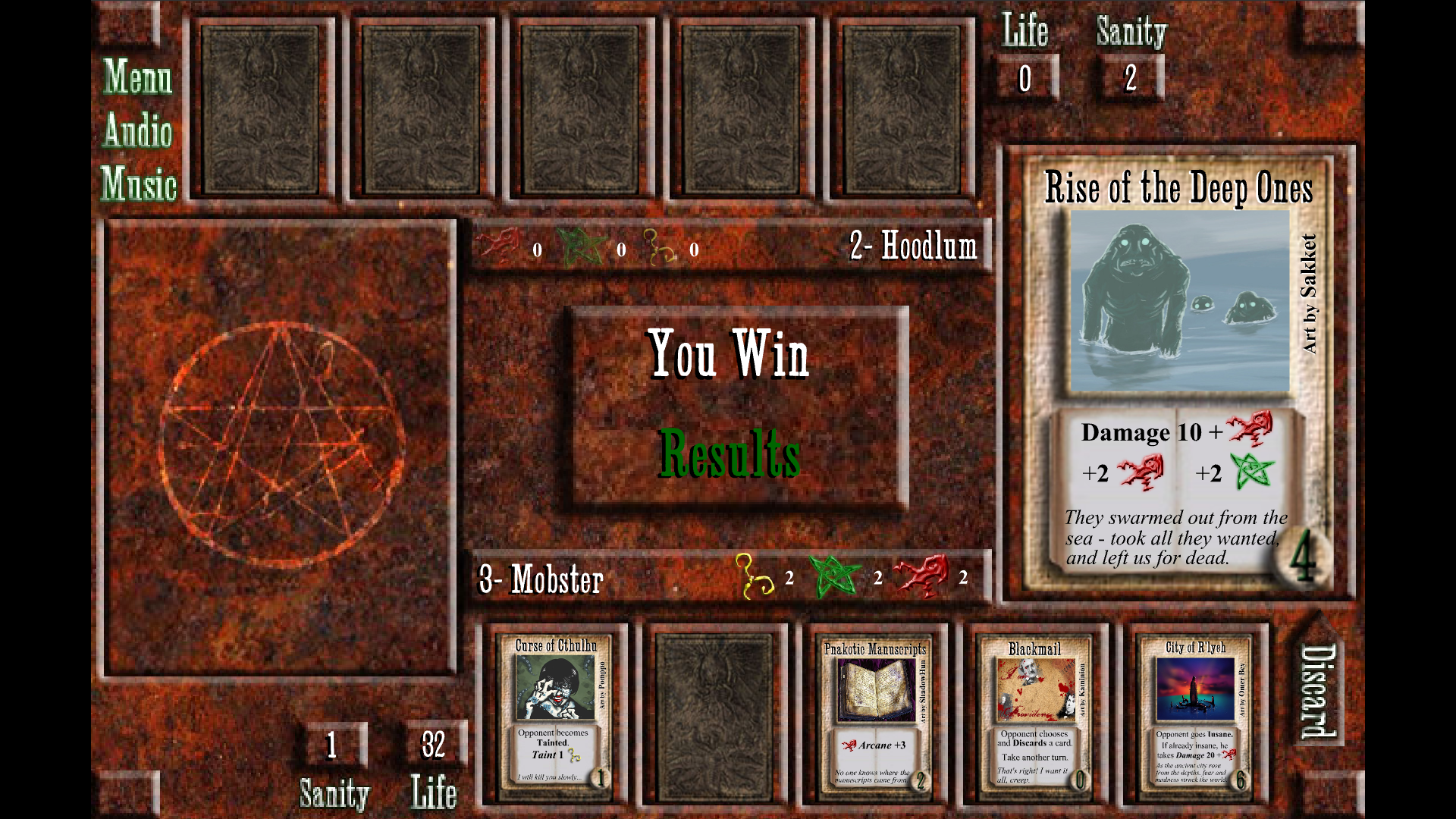
Task: Click the pentagram deck pile
Action: point(281,447)
